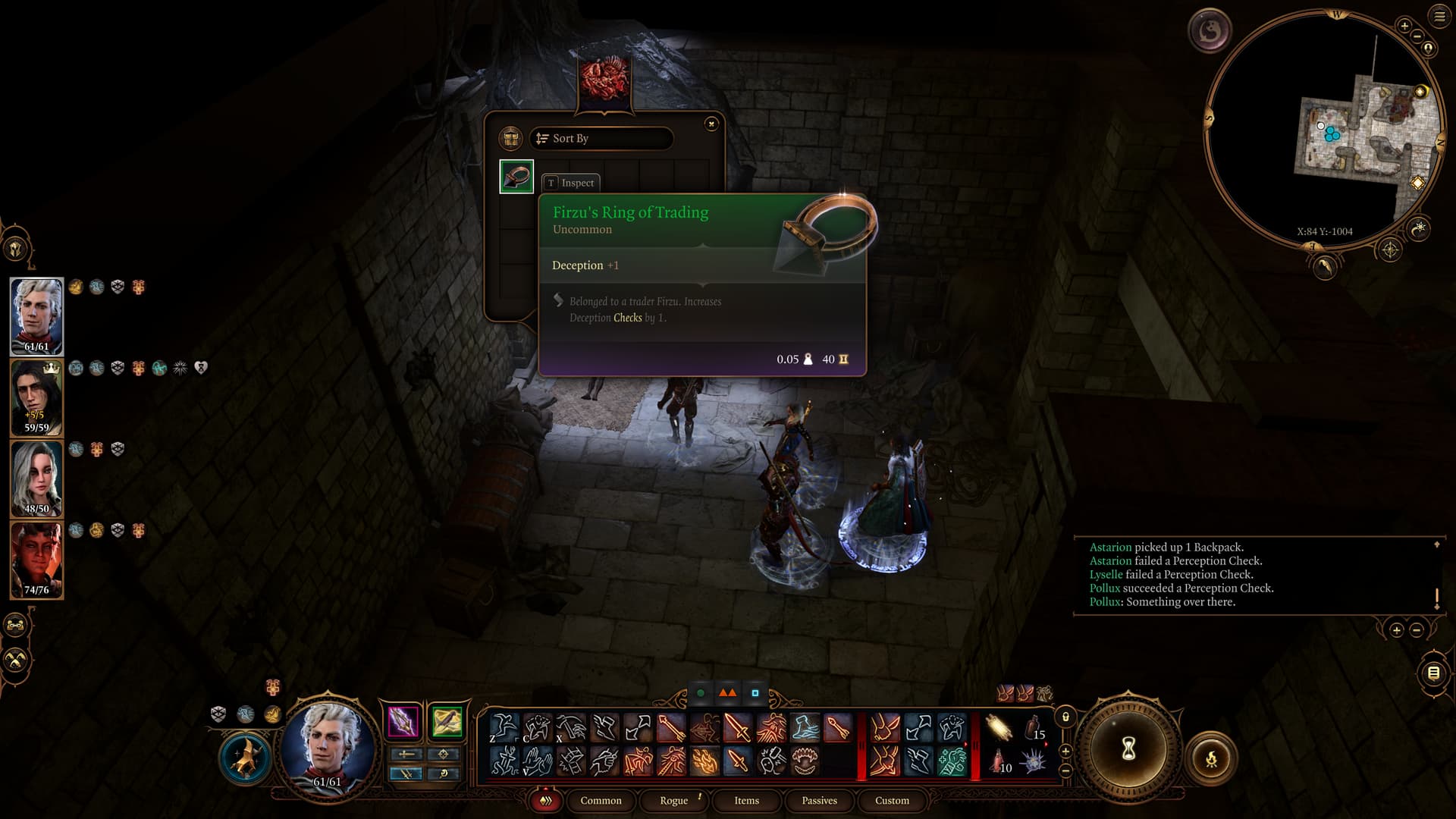Open the main menu hamburger button

coord(1439,17)
